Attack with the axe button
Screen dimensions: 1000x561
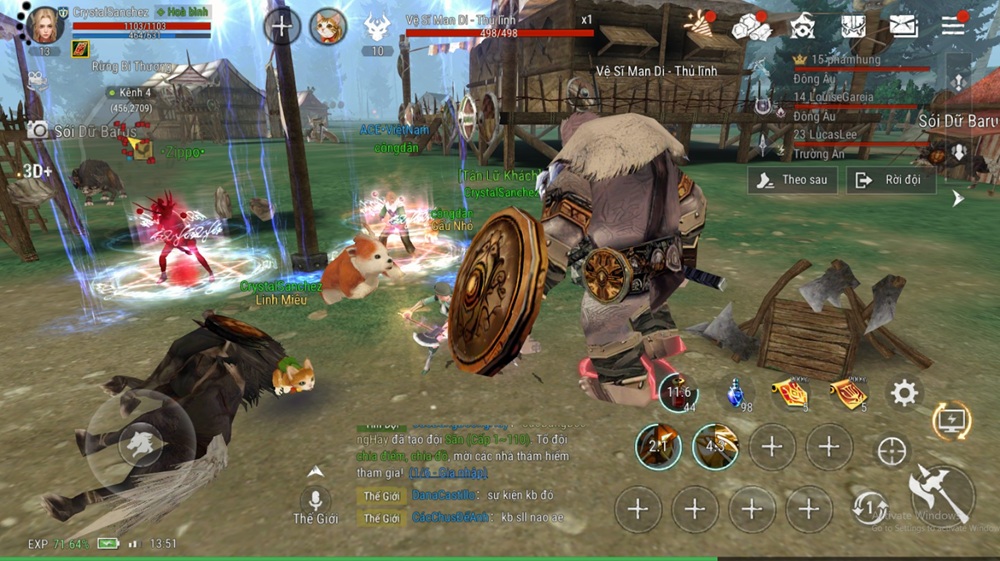coord(941,492)
